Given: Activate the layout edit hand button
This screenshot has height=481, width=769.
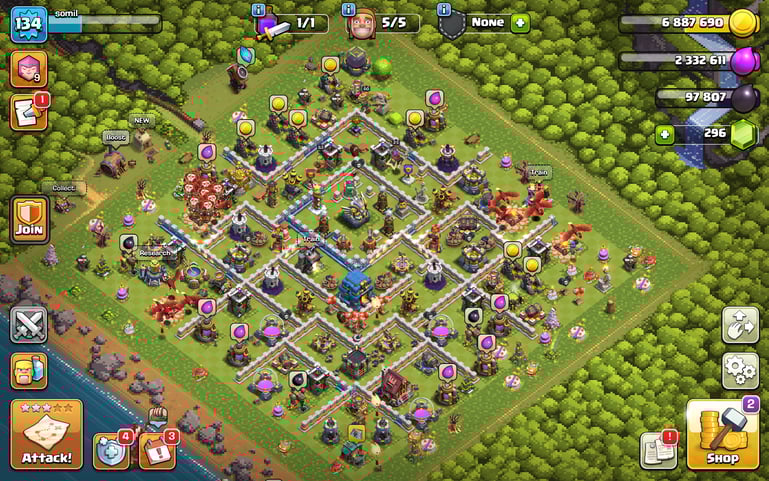Looking at the screenshot, I should pyautogui.click(x=740, y=325).
